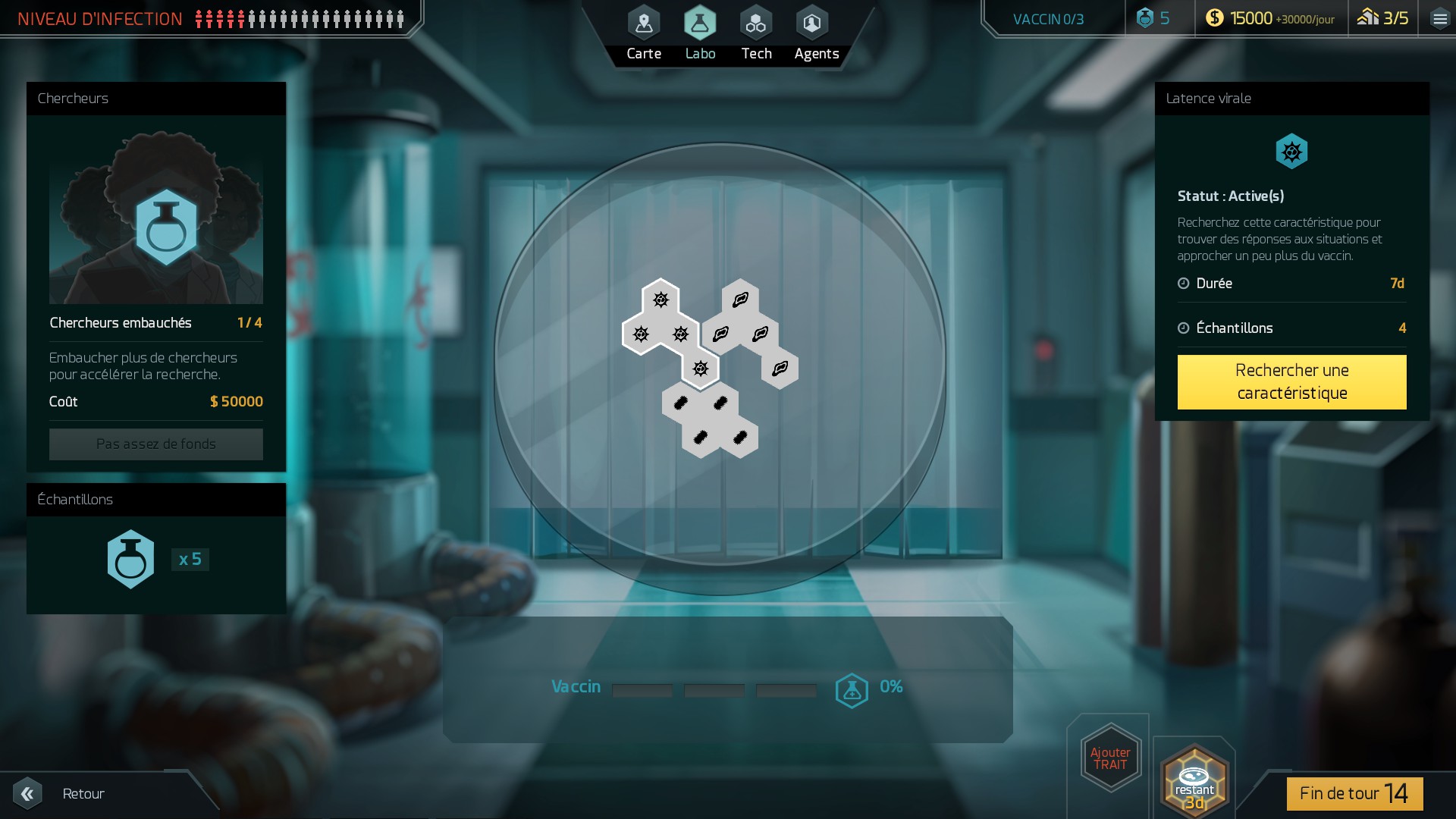The width and height of the screenshot is (1456, 819).
Task: Click the VACCIN 0/3 indicator
Action: 1048,19
